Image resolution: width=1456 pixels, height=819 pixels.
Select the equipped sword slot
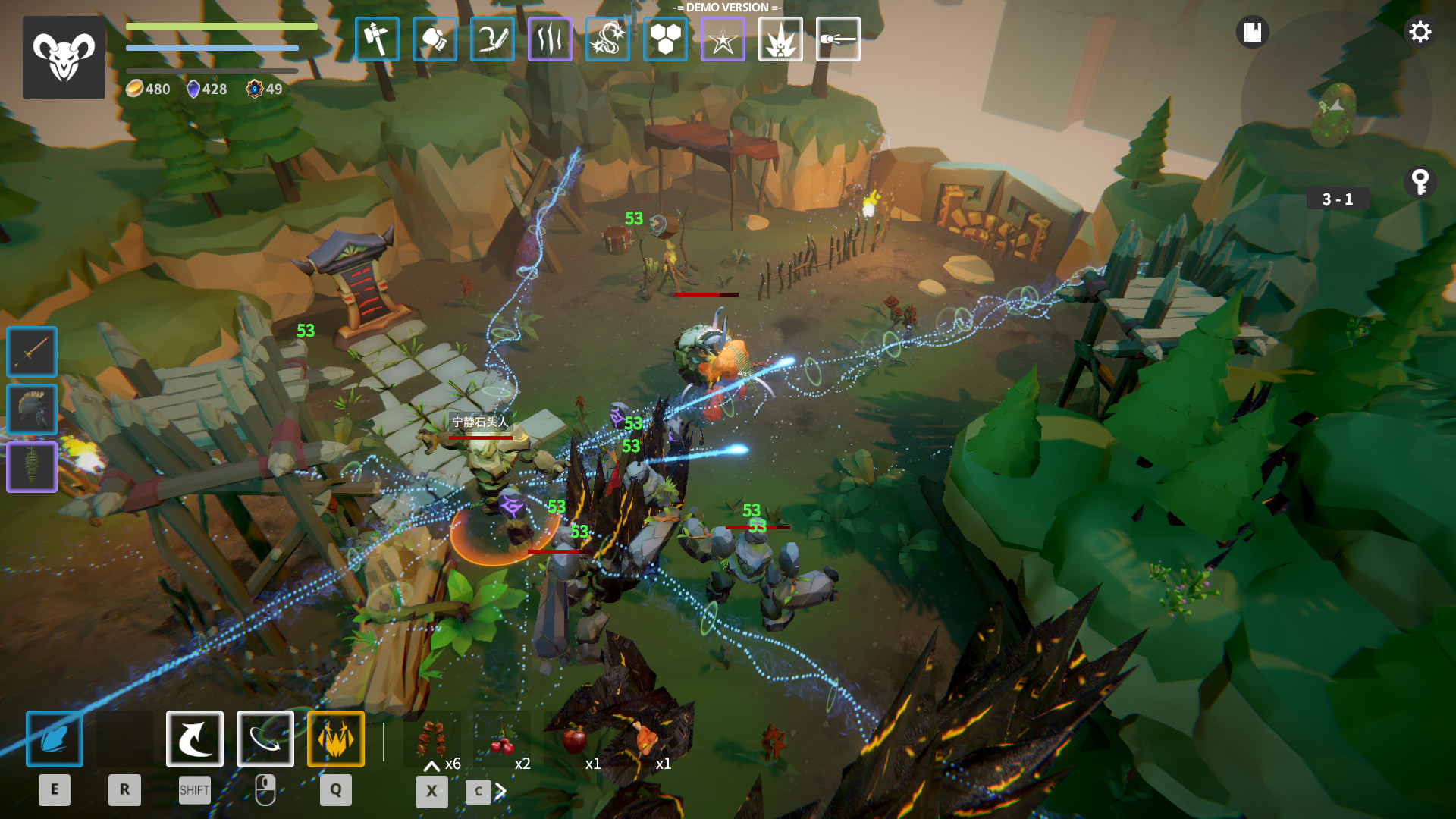32,352
